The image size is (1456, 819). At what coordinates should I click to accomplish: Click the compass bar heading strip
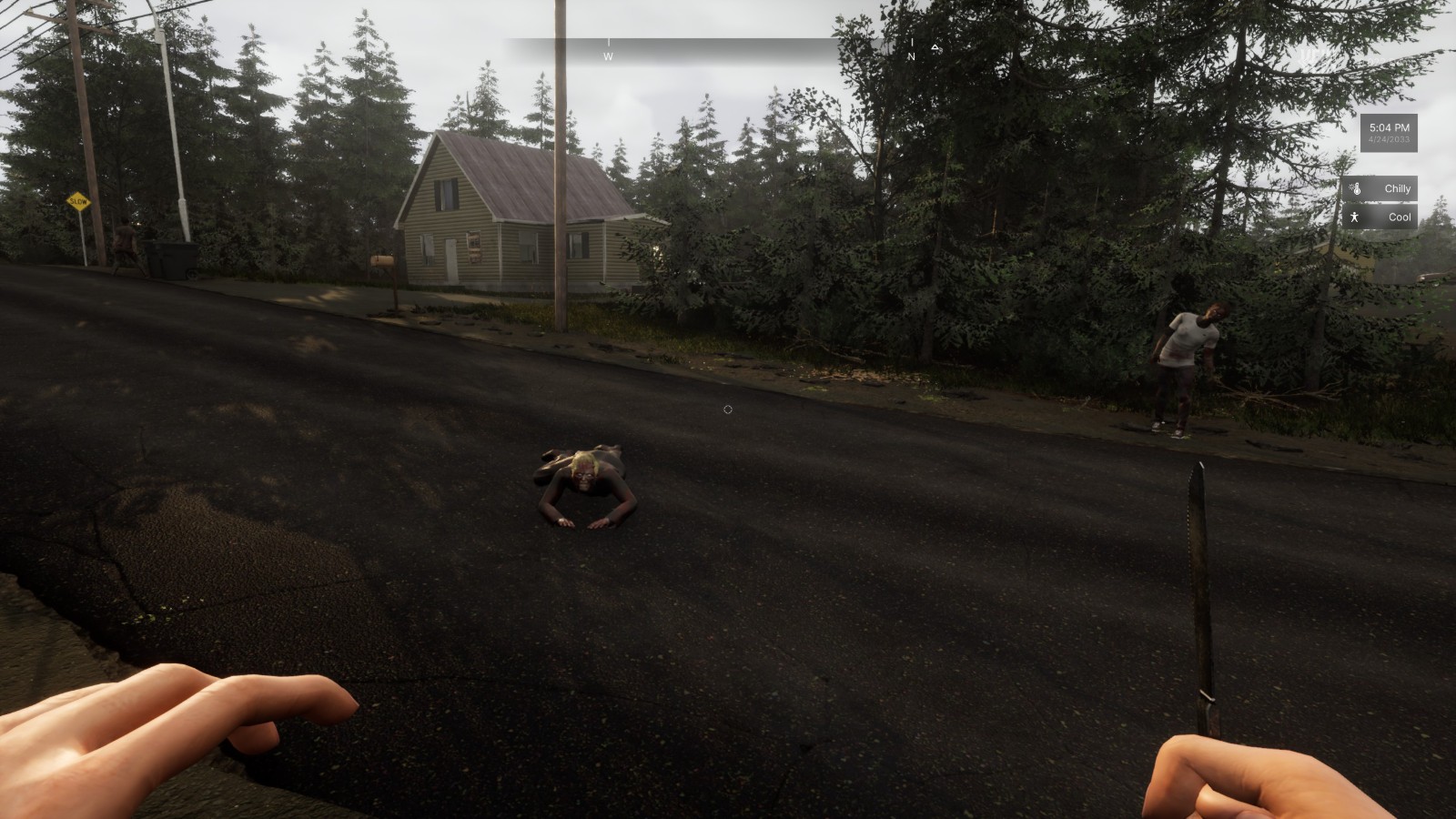coord(728,49)
